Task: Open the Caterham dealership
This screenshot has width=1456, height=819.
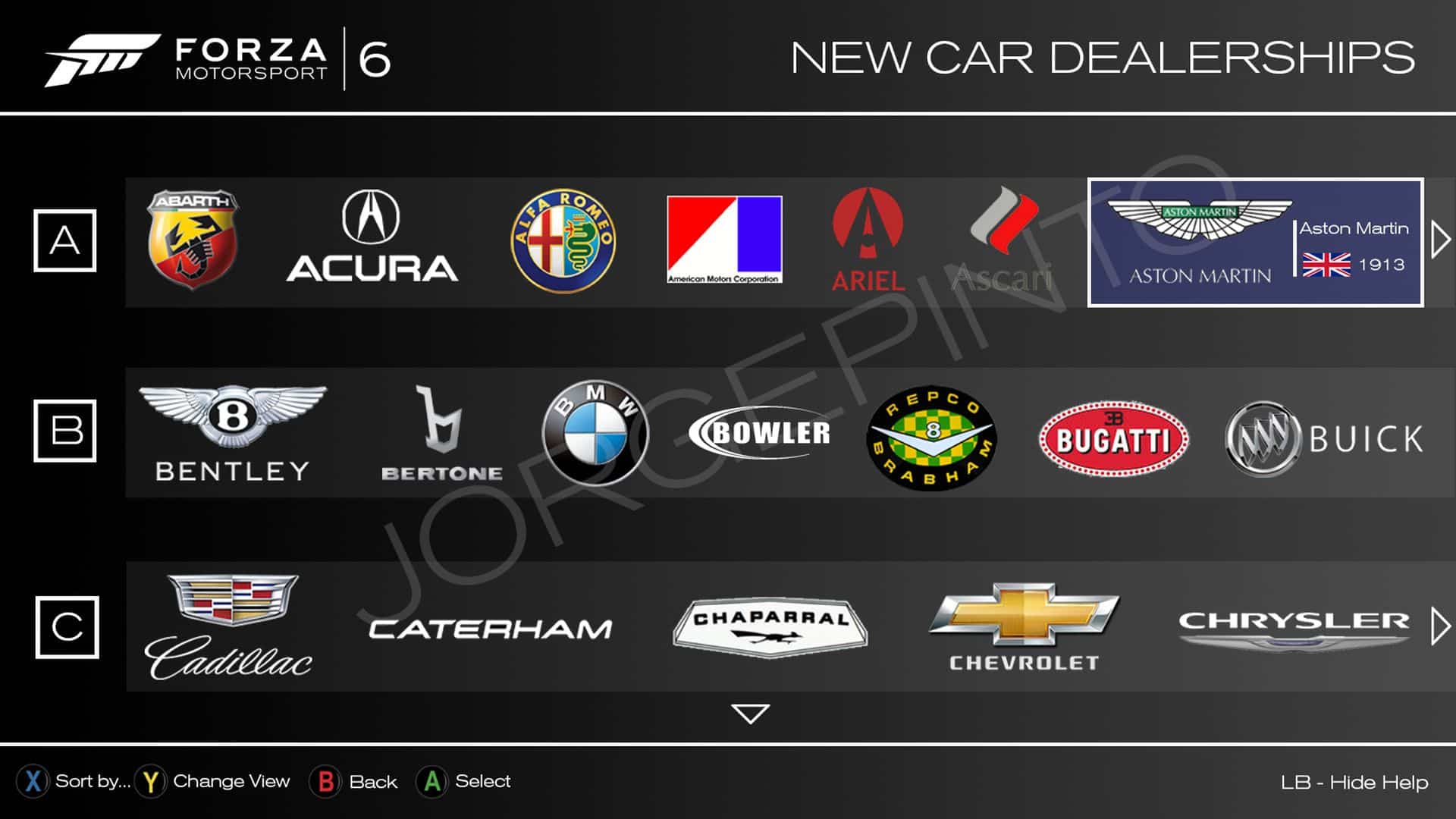Action: [490, 629]
